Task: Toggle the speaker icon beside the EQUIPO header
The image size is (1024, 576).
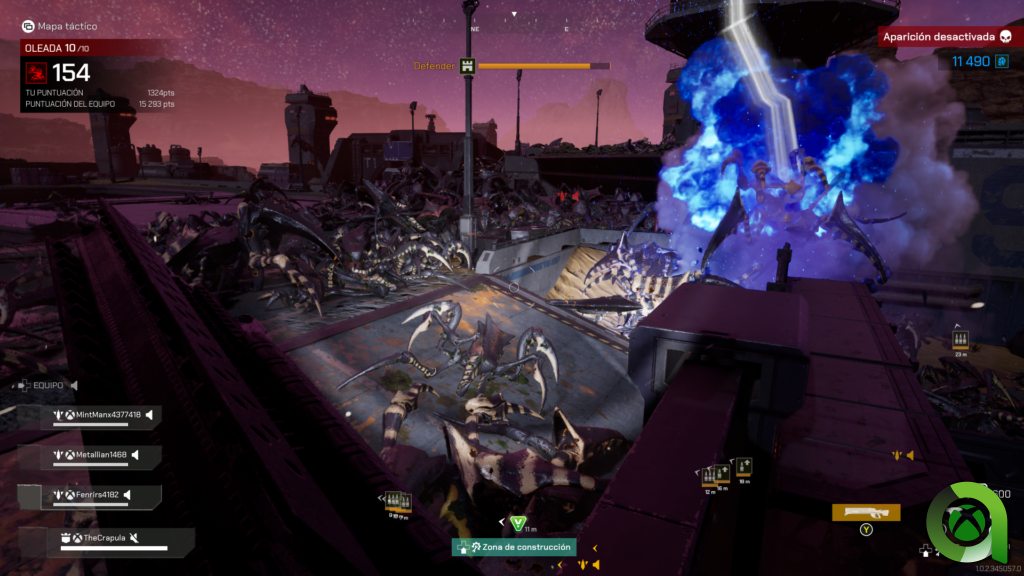Action: tap(74, 385)
